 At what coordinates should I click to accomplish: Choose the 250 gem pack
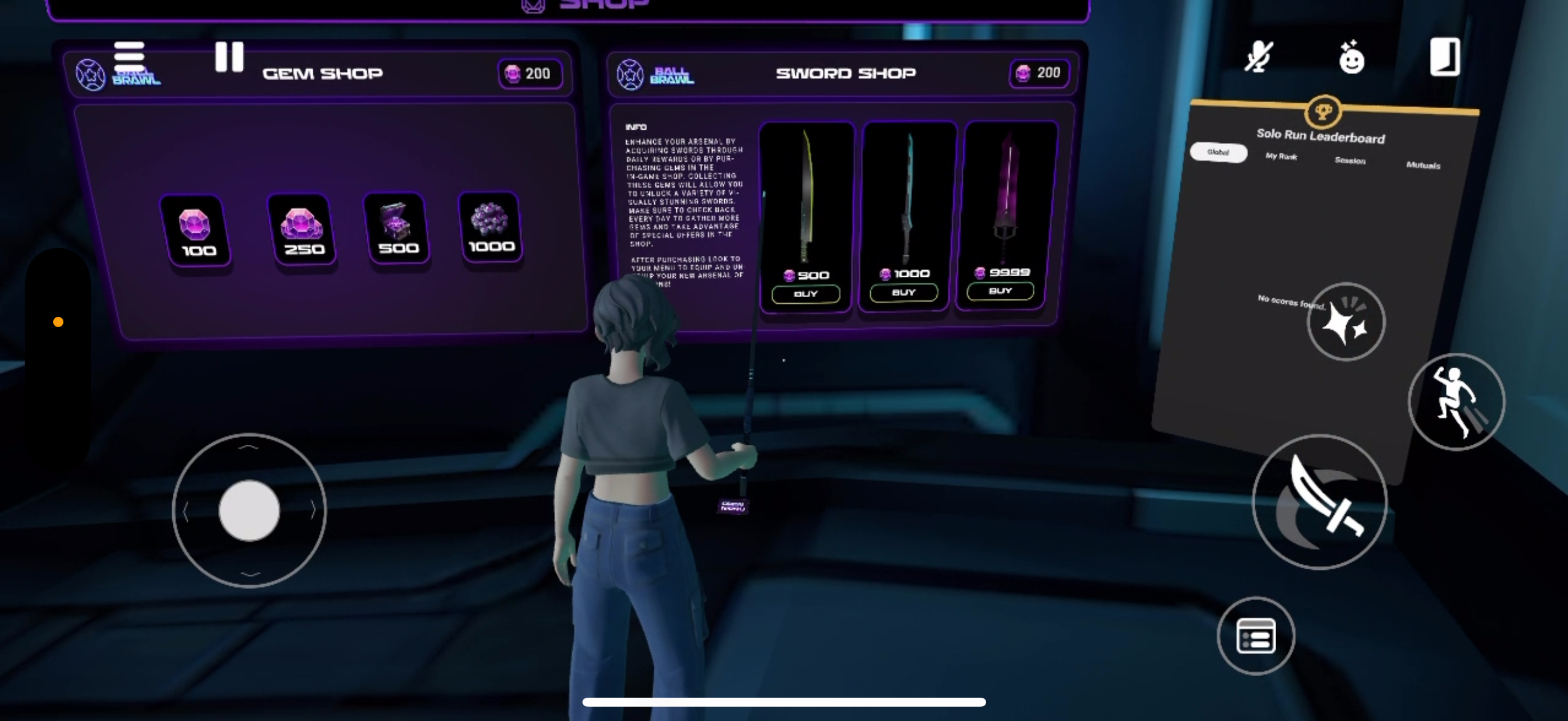[302, 230]
